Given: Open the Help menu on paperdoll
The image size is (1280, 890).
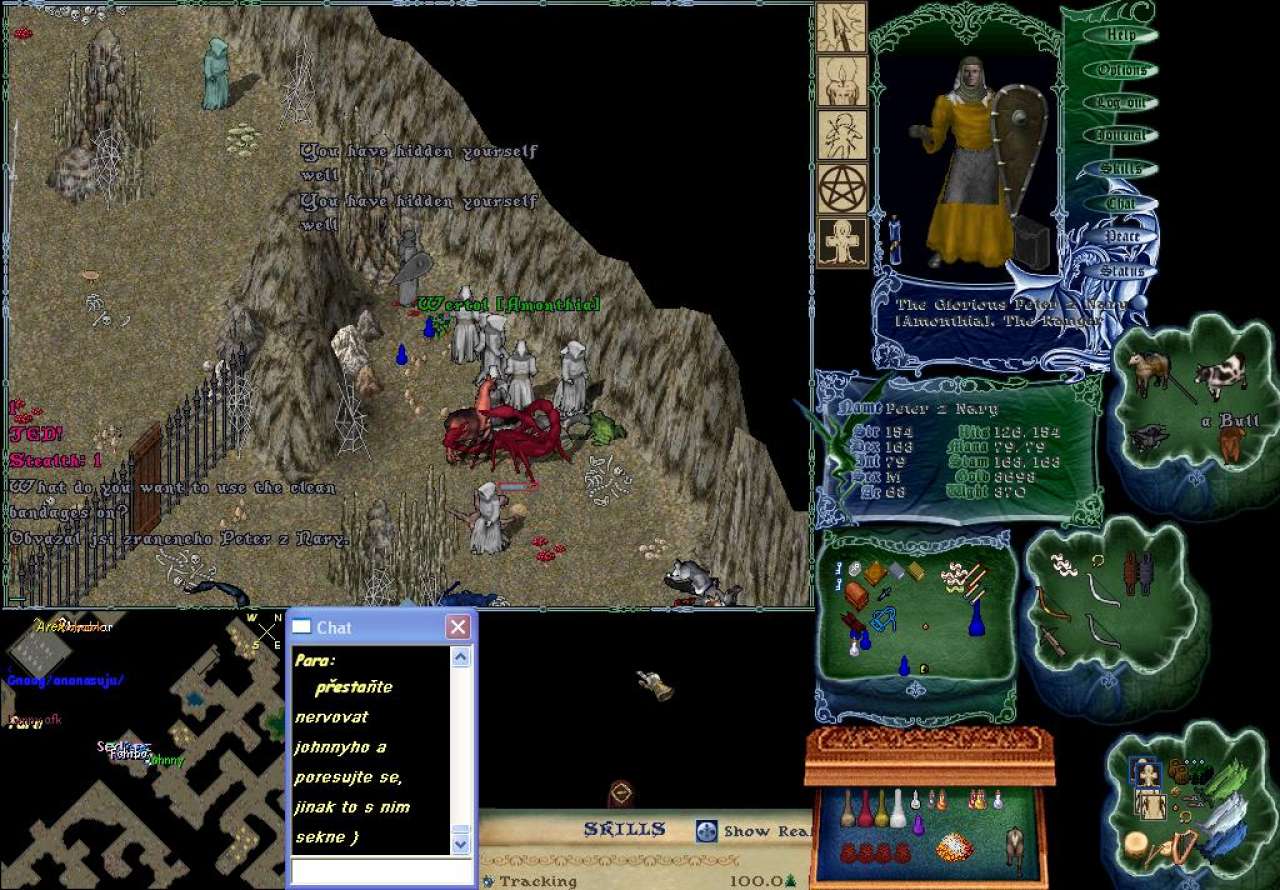Looking at the screenshot, I should coord(1121,35).
